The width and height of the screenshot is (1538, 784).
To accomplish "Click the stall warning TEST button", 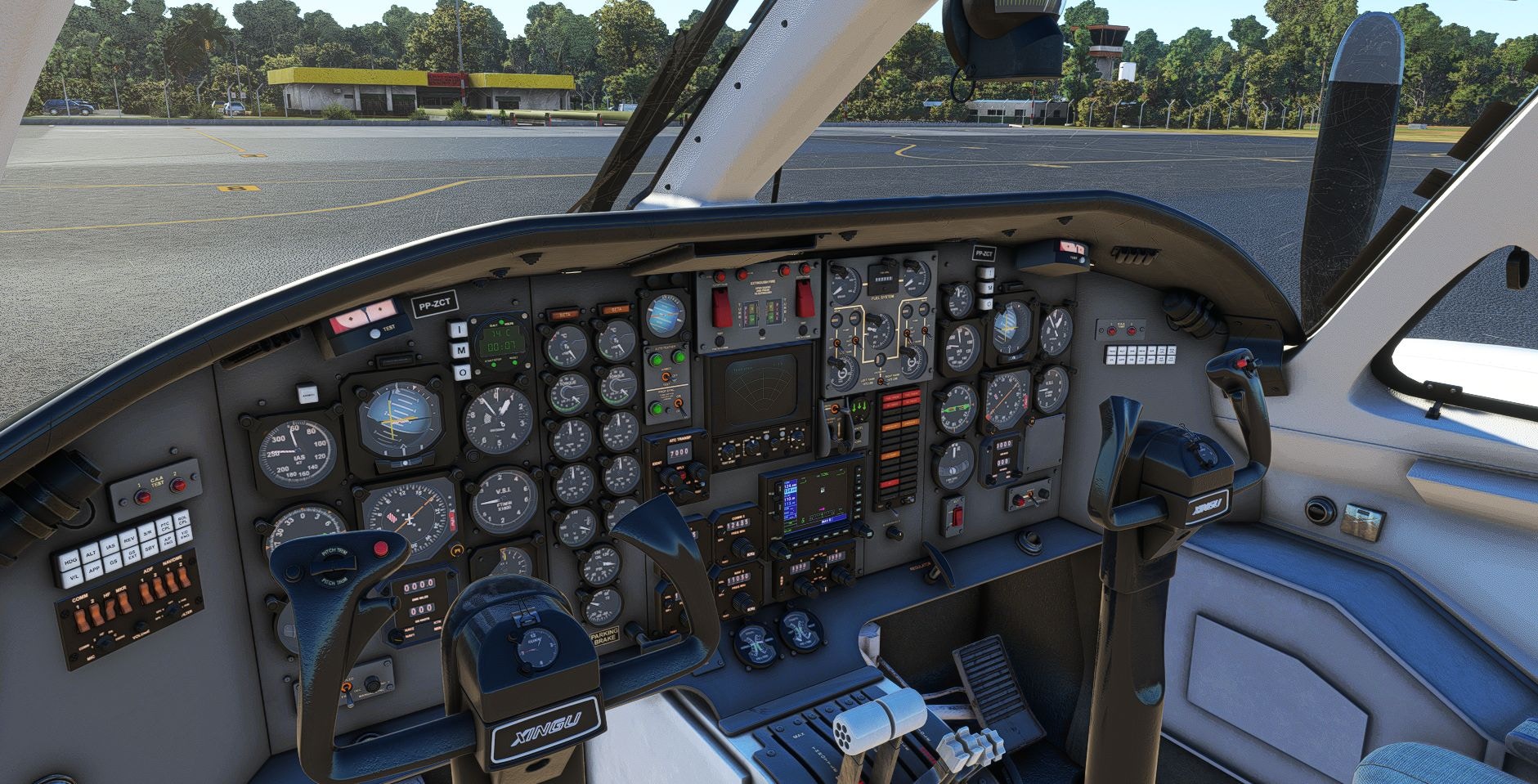I will pos(375,333).
